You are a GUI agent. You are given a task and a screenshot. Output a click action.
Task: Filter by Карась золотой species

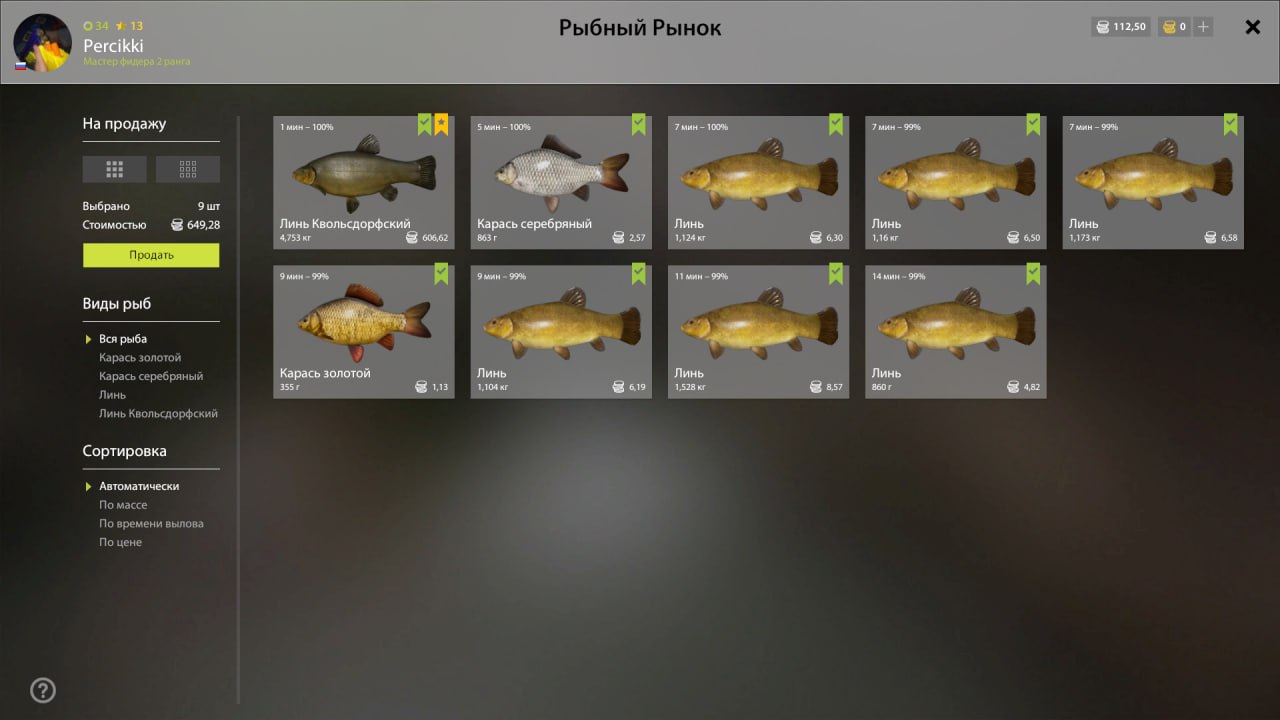tap(140, 358)
